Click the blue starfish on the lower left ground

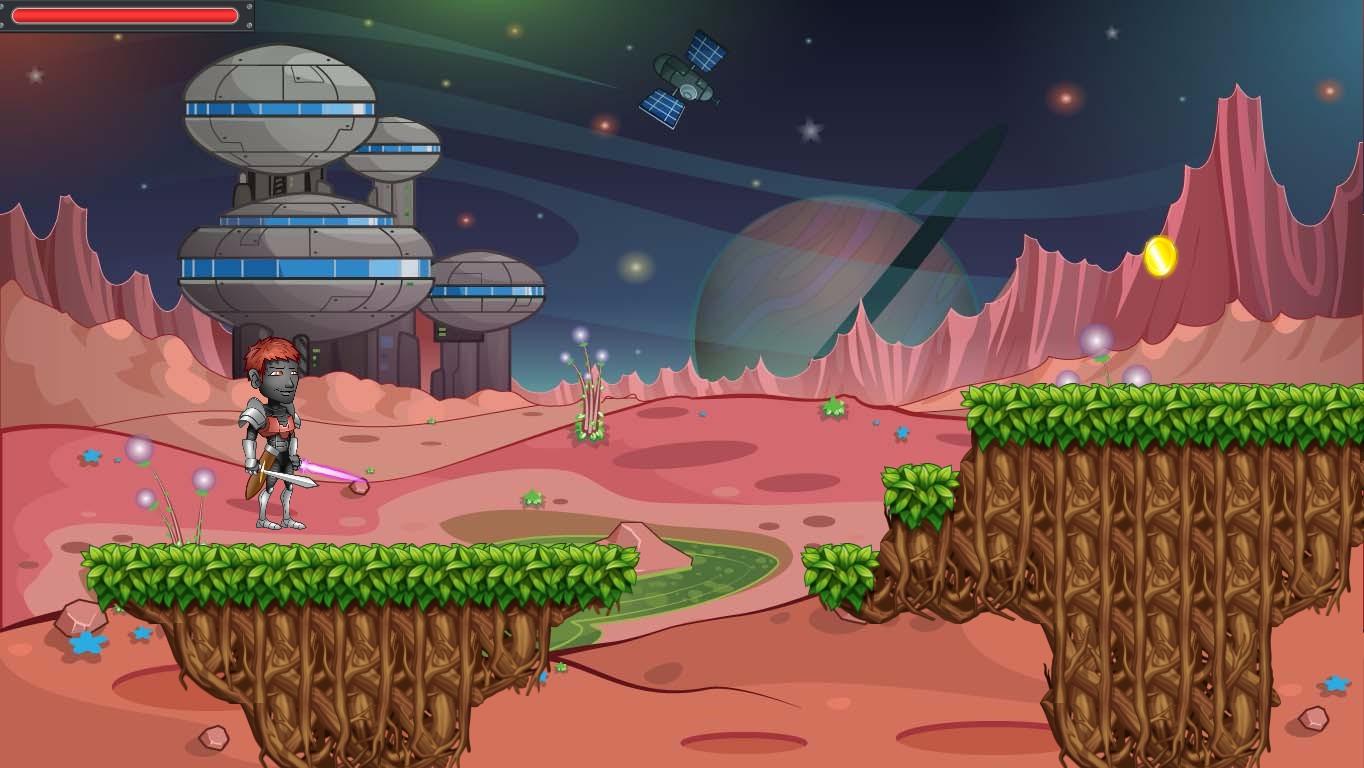coord(86,644)
